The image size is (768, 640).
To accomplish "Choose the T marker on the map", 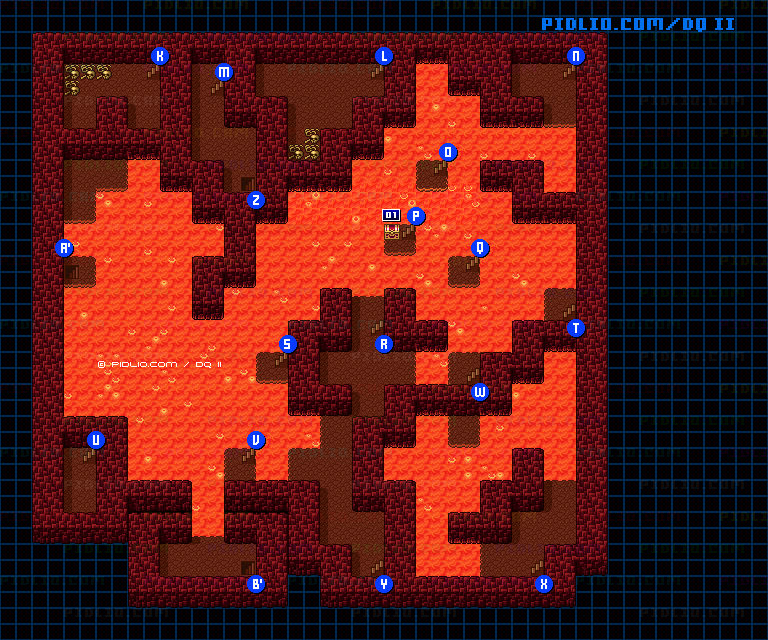I will pos(576,328).
